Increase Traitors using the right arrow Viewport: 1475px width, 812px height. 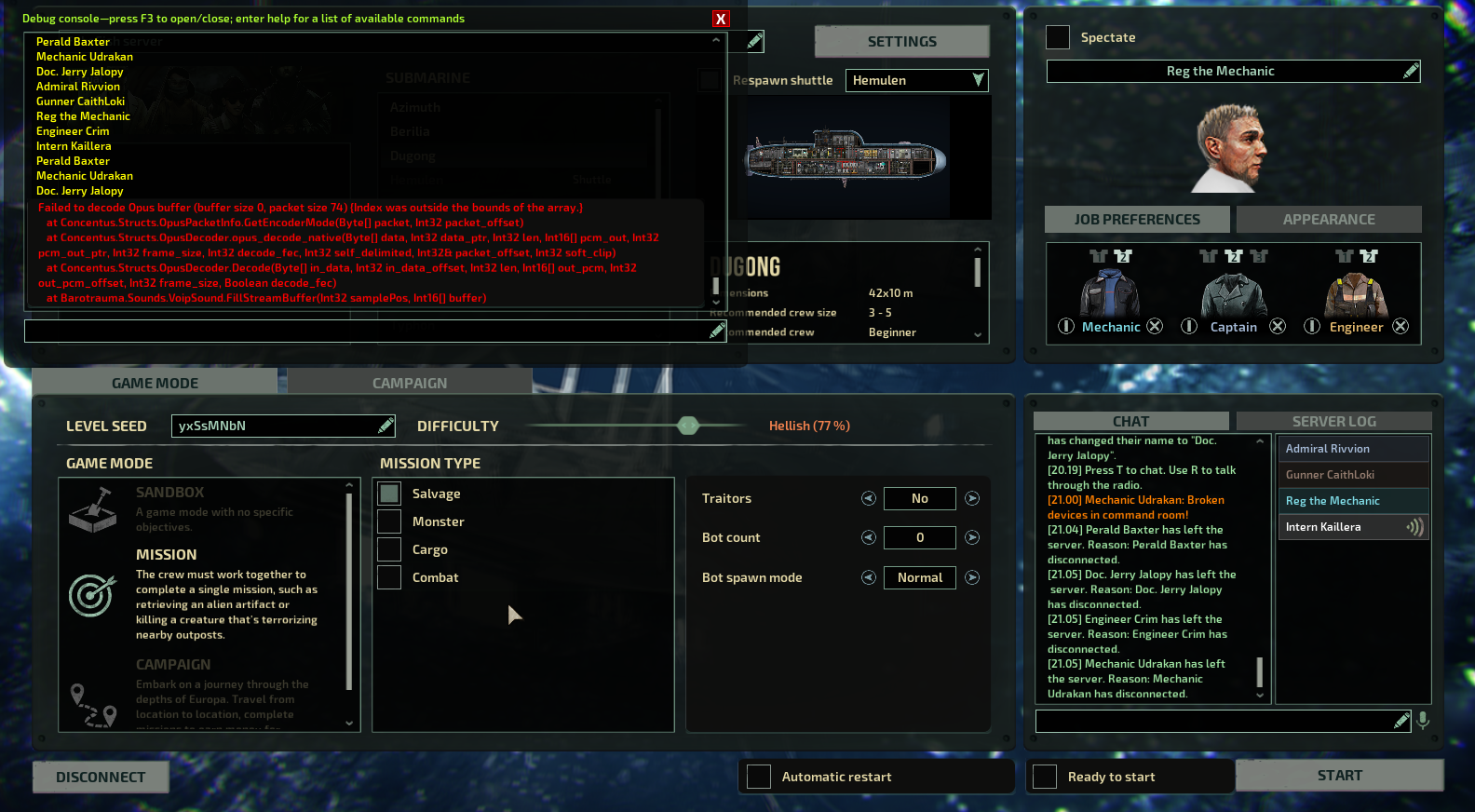tap(971, 498)
